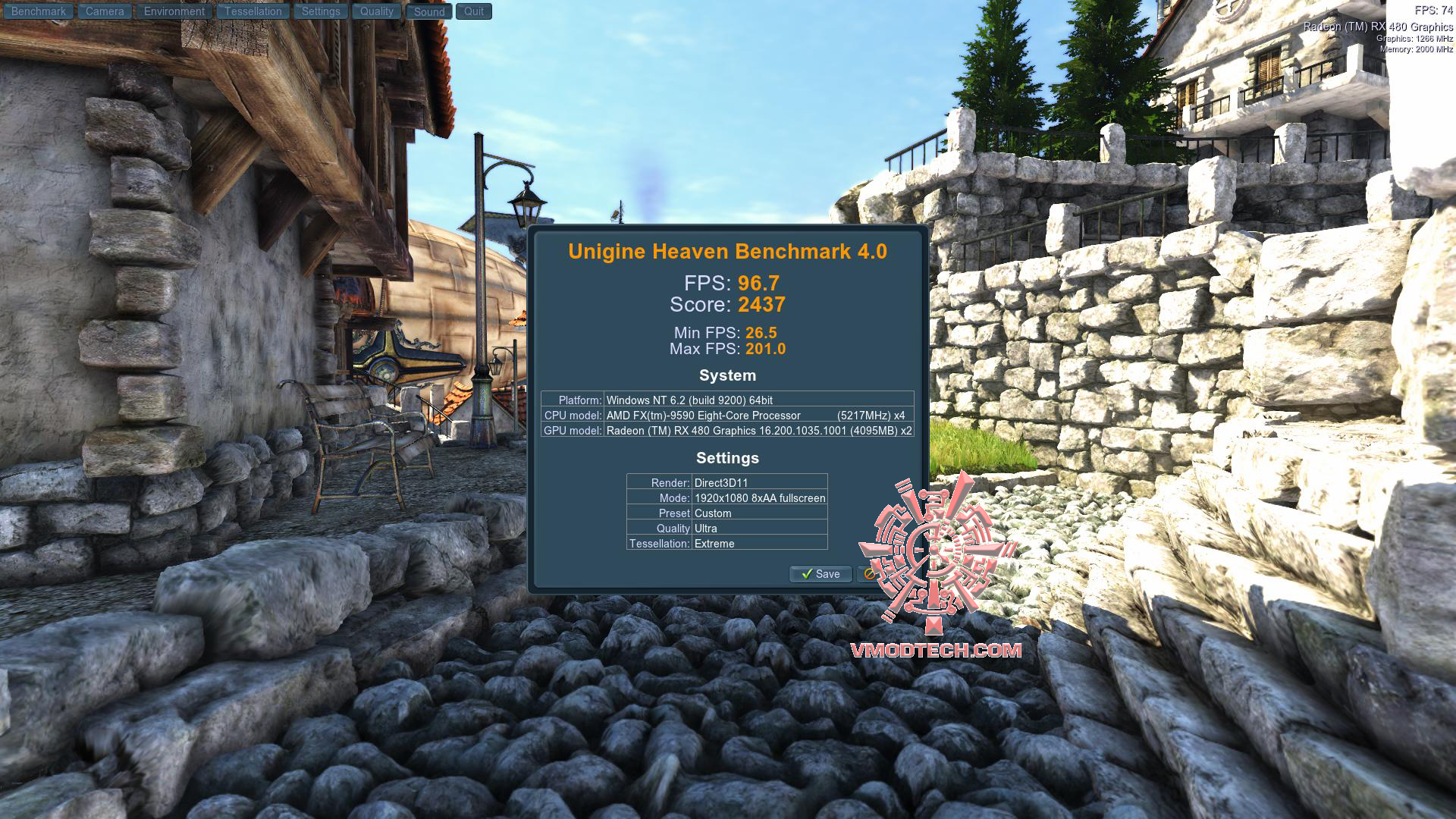Open the Benchmark menu
Image resolution: width=1456 pixels, height=819 pixels.
tap(38, 11)
